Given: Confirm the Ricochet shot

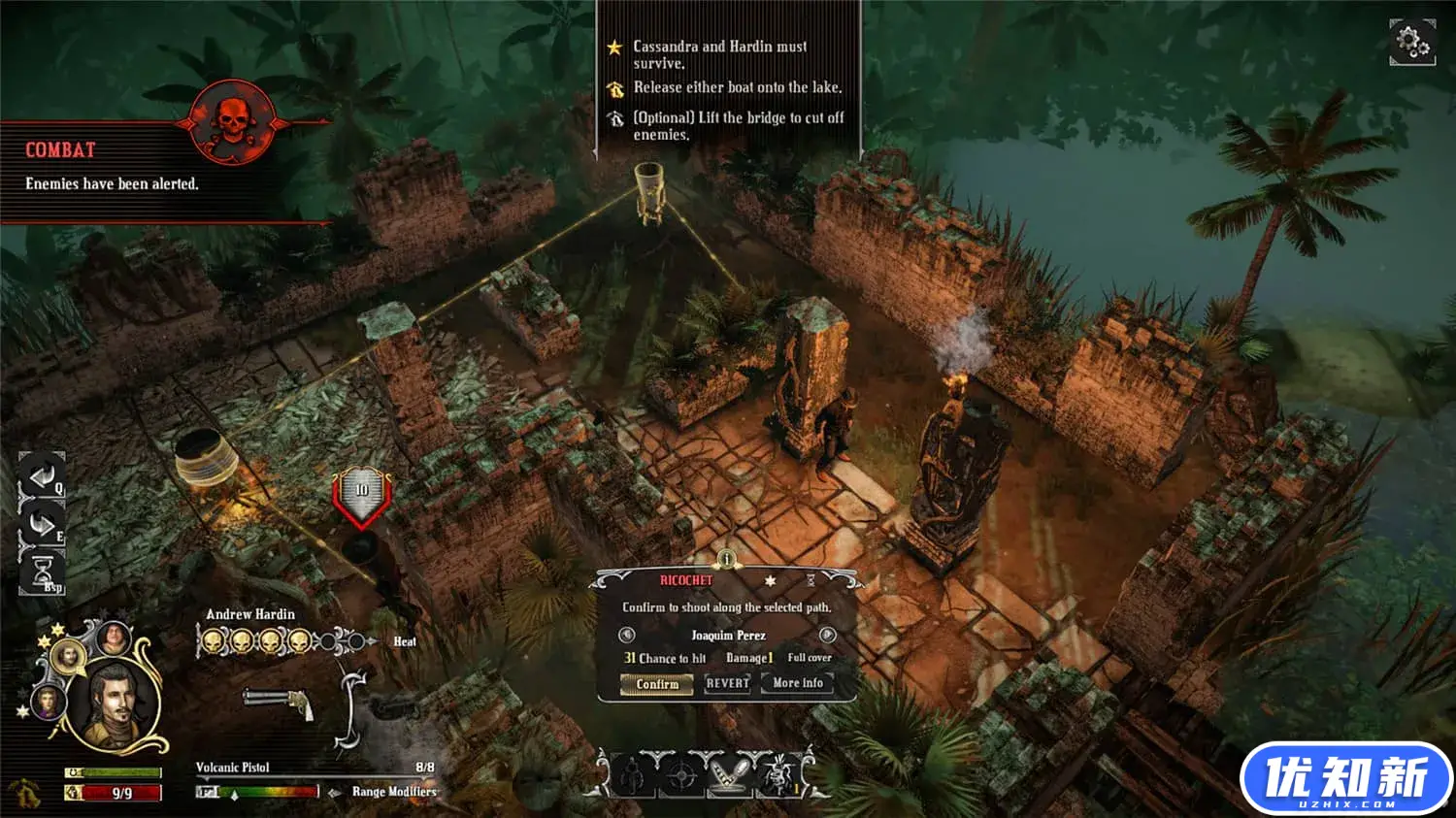Looking at the screenshot, I should click(657, 684).
